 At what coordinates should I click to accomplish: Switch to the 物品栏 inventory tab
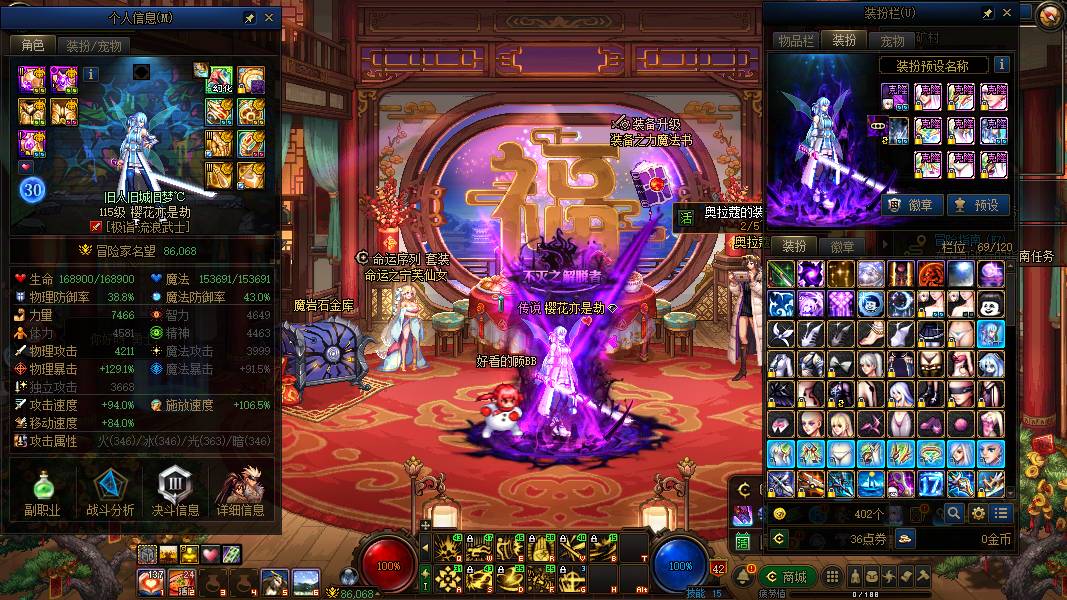(x=796, y=40)
